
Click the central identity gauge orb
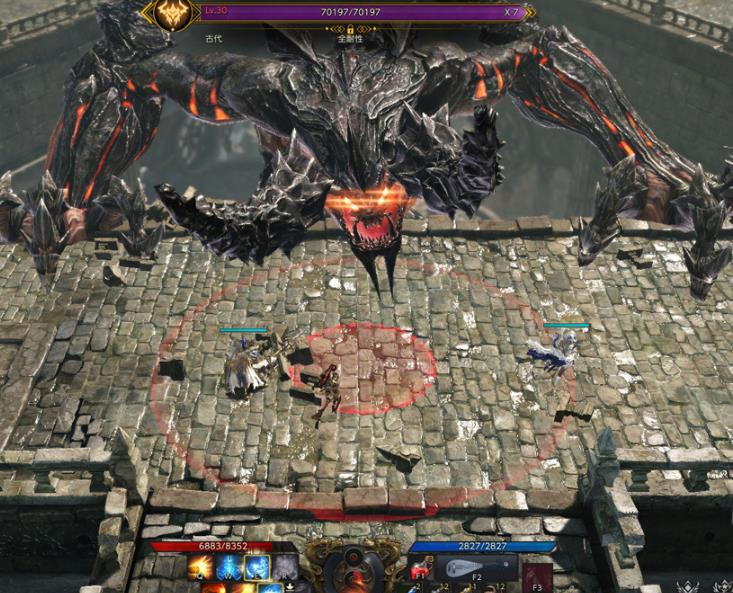click(352, 572)
